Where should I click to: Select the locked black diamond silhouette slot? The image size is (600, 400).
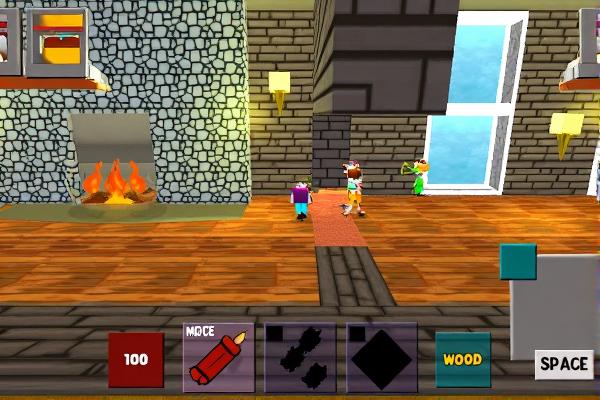(x=382, y=357)
